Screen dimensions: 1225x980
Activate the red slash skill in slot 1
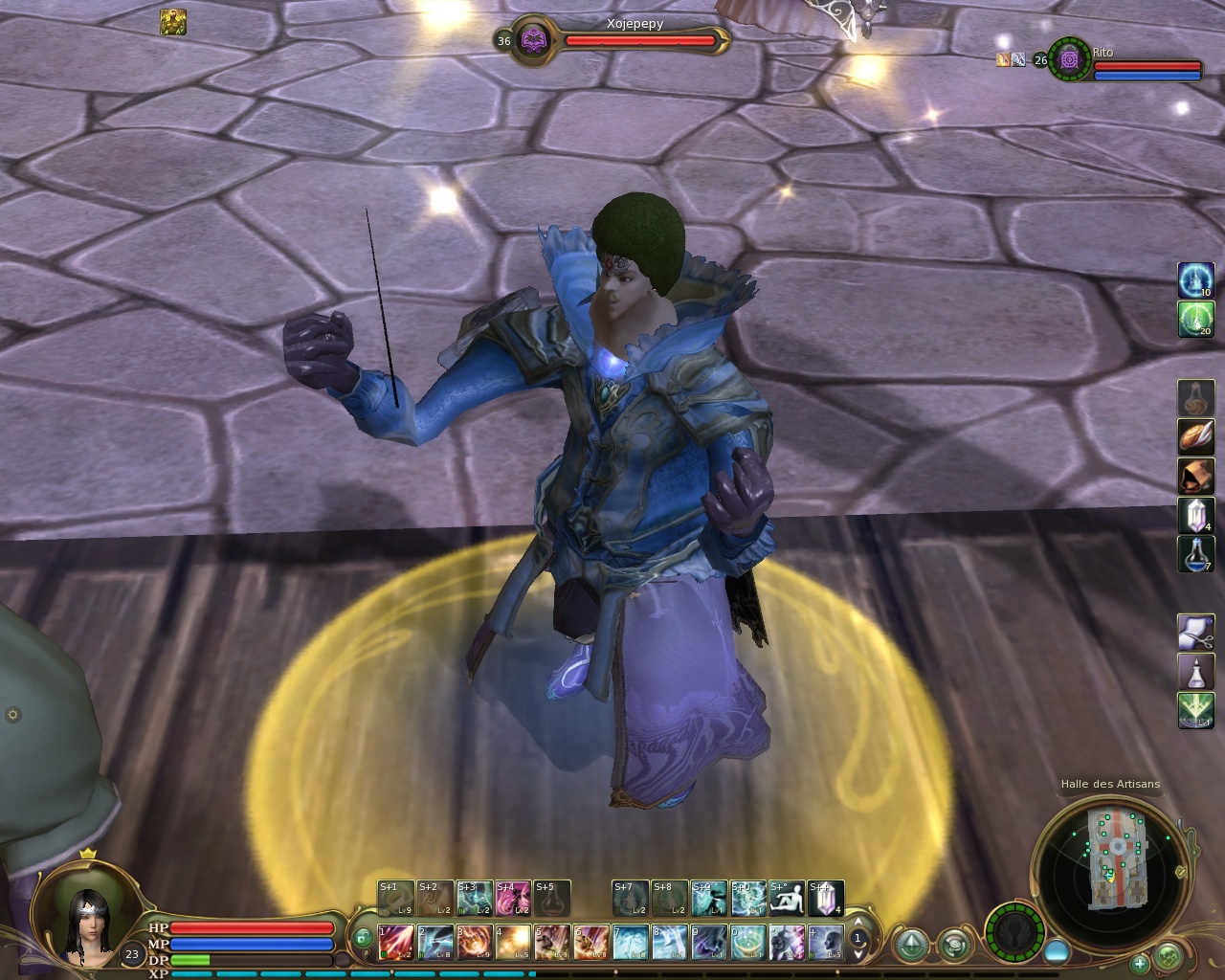click(396, 942)
